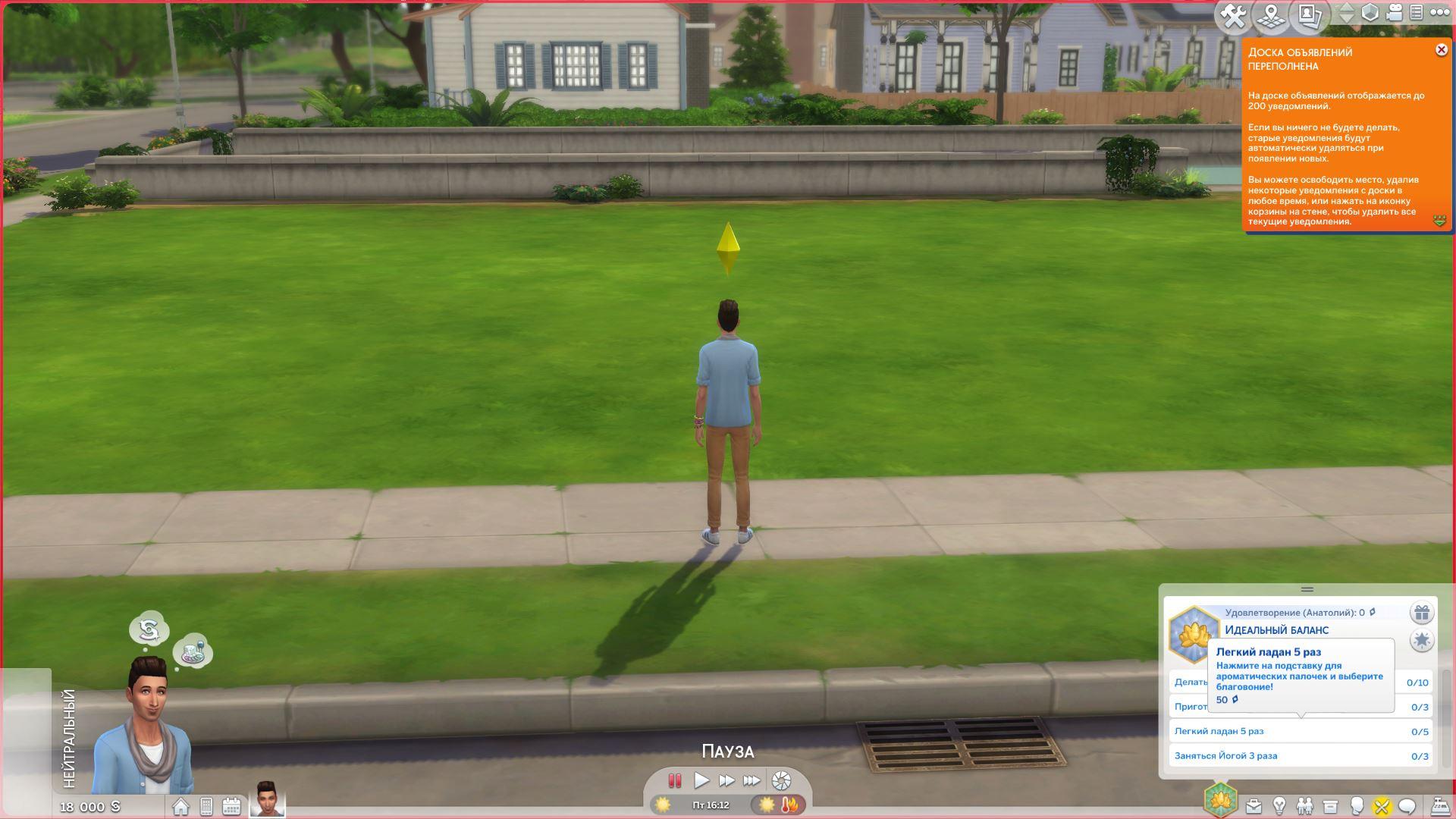Open the game options three-dots menu

[1439, 13]
